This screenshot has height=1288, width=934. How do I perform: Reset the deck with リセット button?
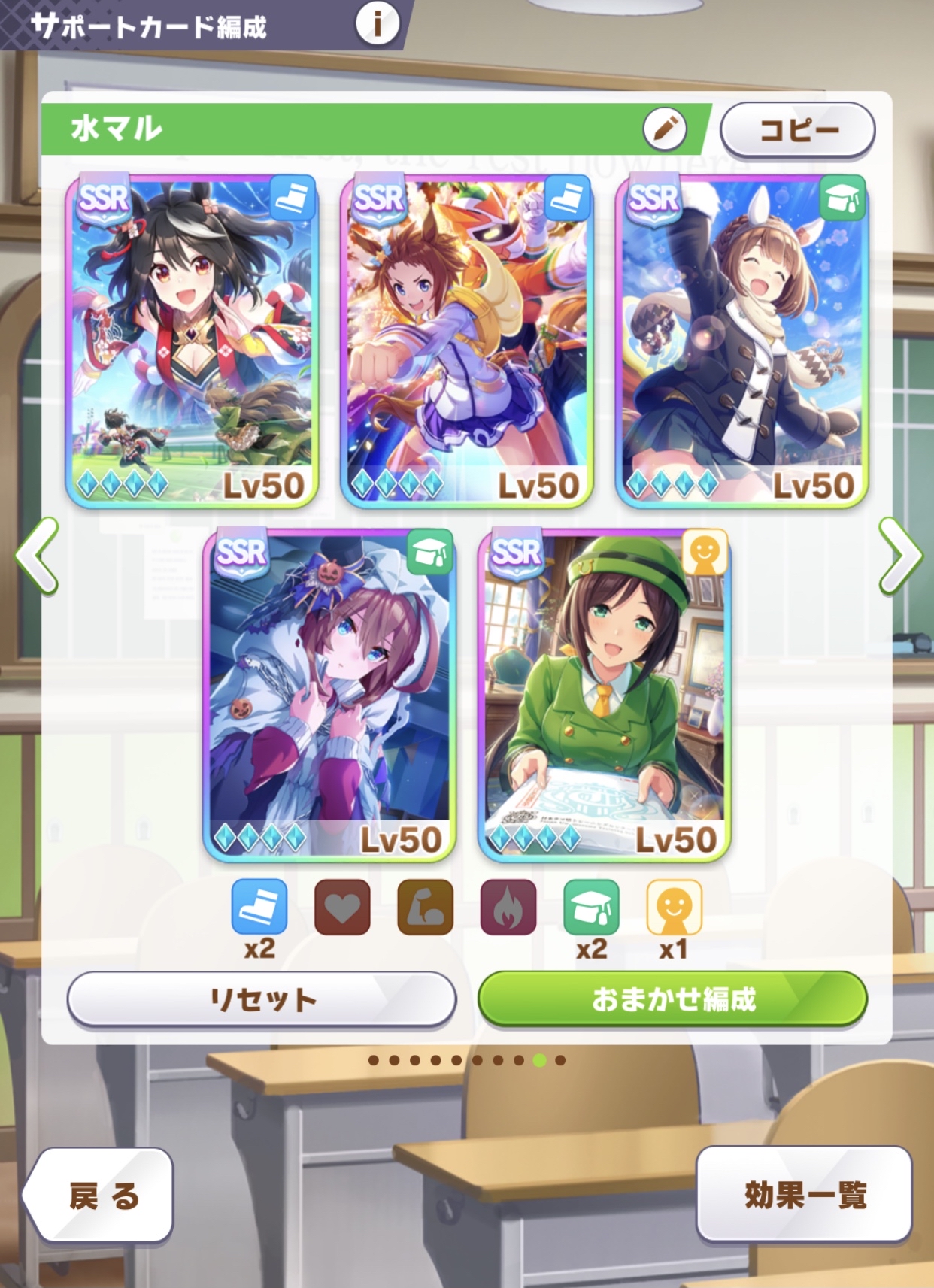click(x=262, y=999)
